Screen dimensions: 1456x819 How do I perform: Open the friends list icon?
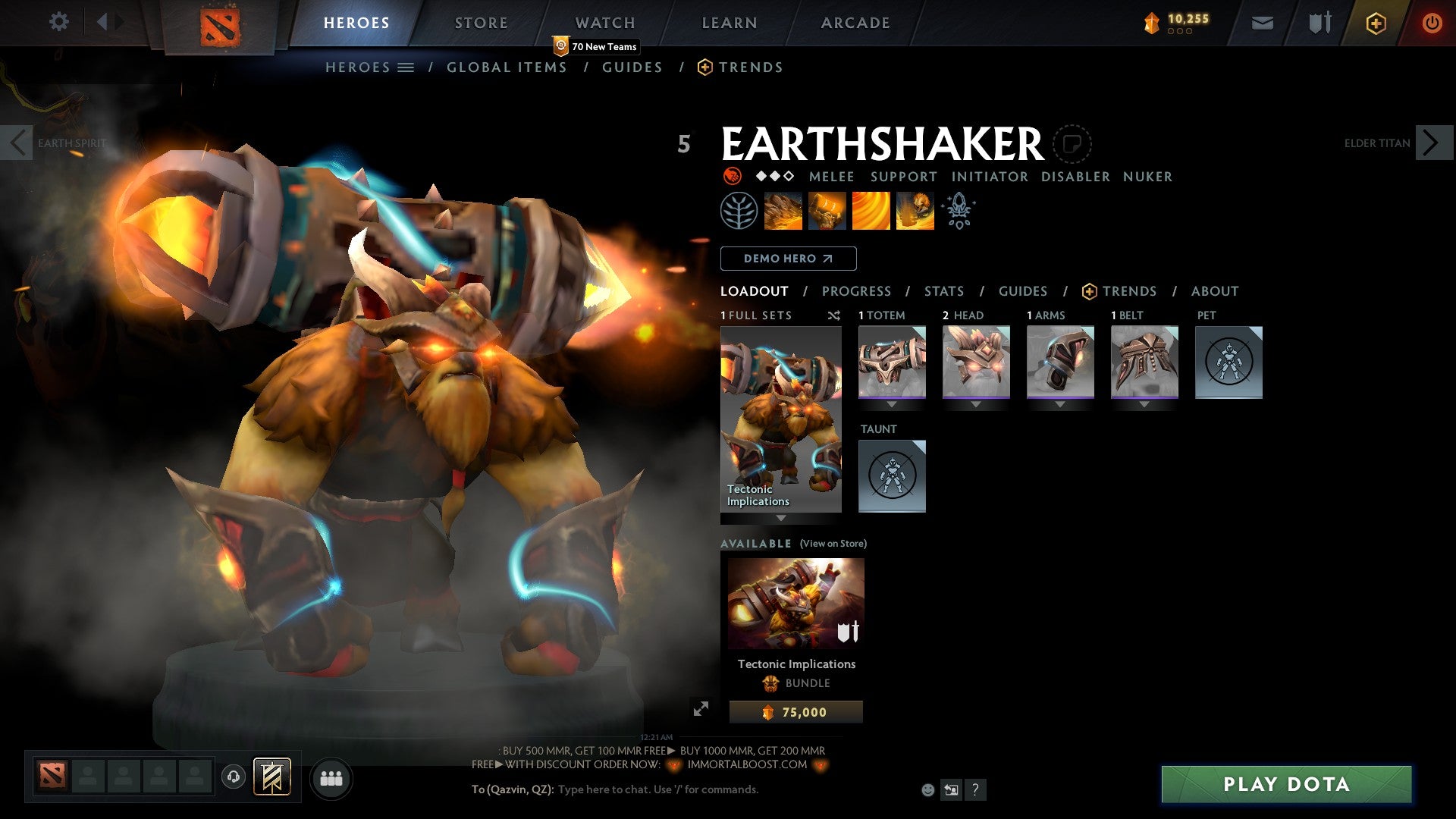[331, 778]
